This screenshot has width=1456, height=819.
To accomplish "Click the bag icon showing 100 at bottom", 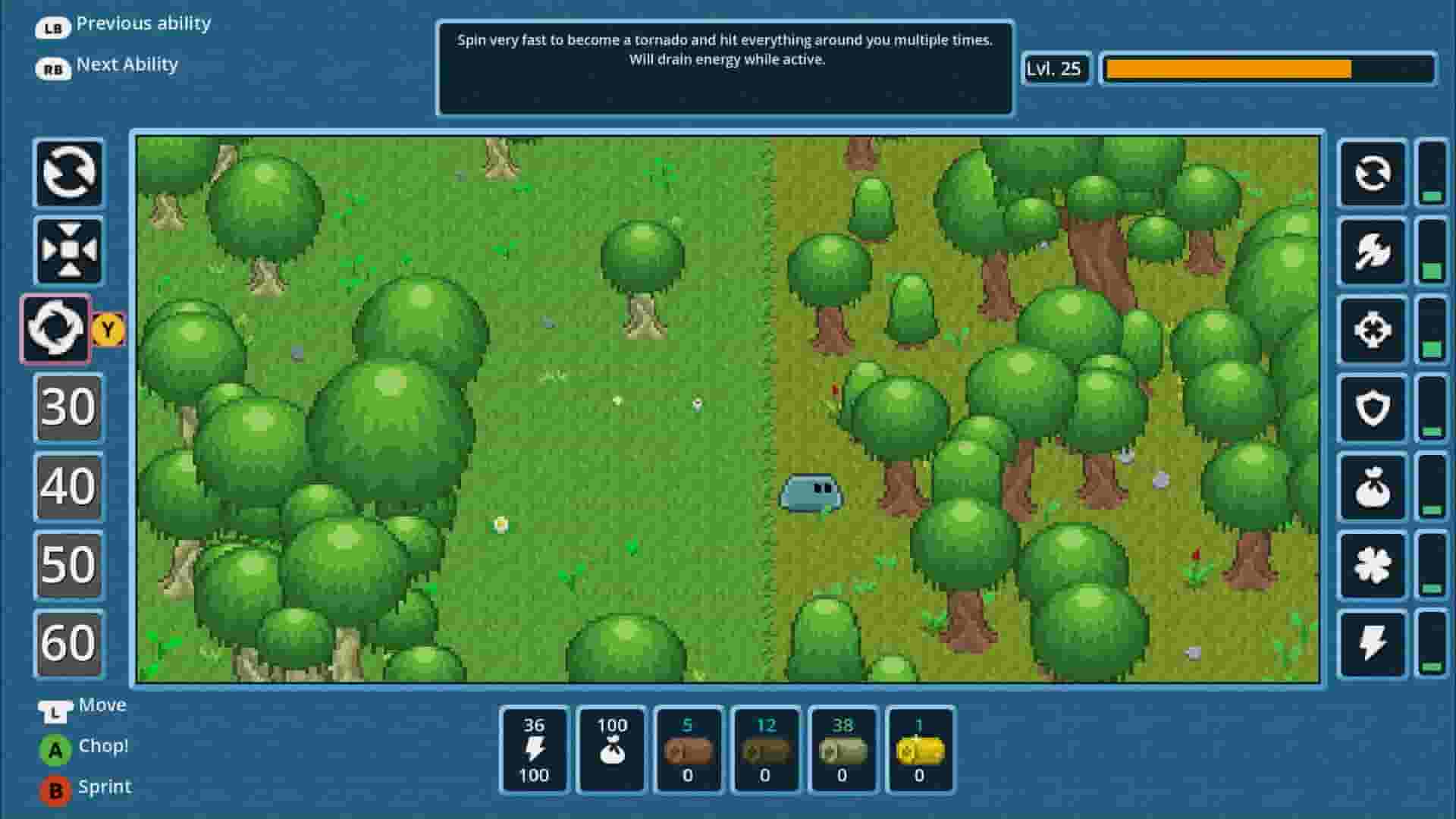I will tap(612, 751).
